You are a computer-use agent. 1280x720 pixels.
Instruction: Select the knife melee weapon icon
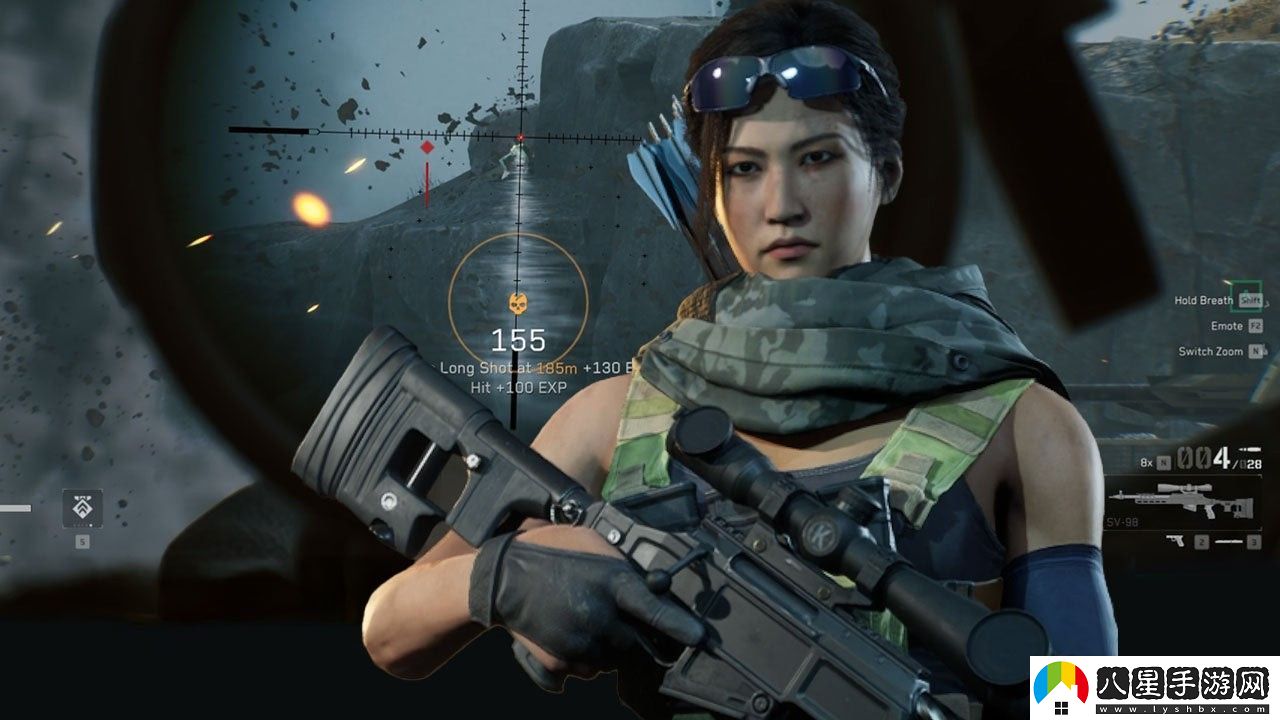pyautogui.click(x=1229, y=541)
